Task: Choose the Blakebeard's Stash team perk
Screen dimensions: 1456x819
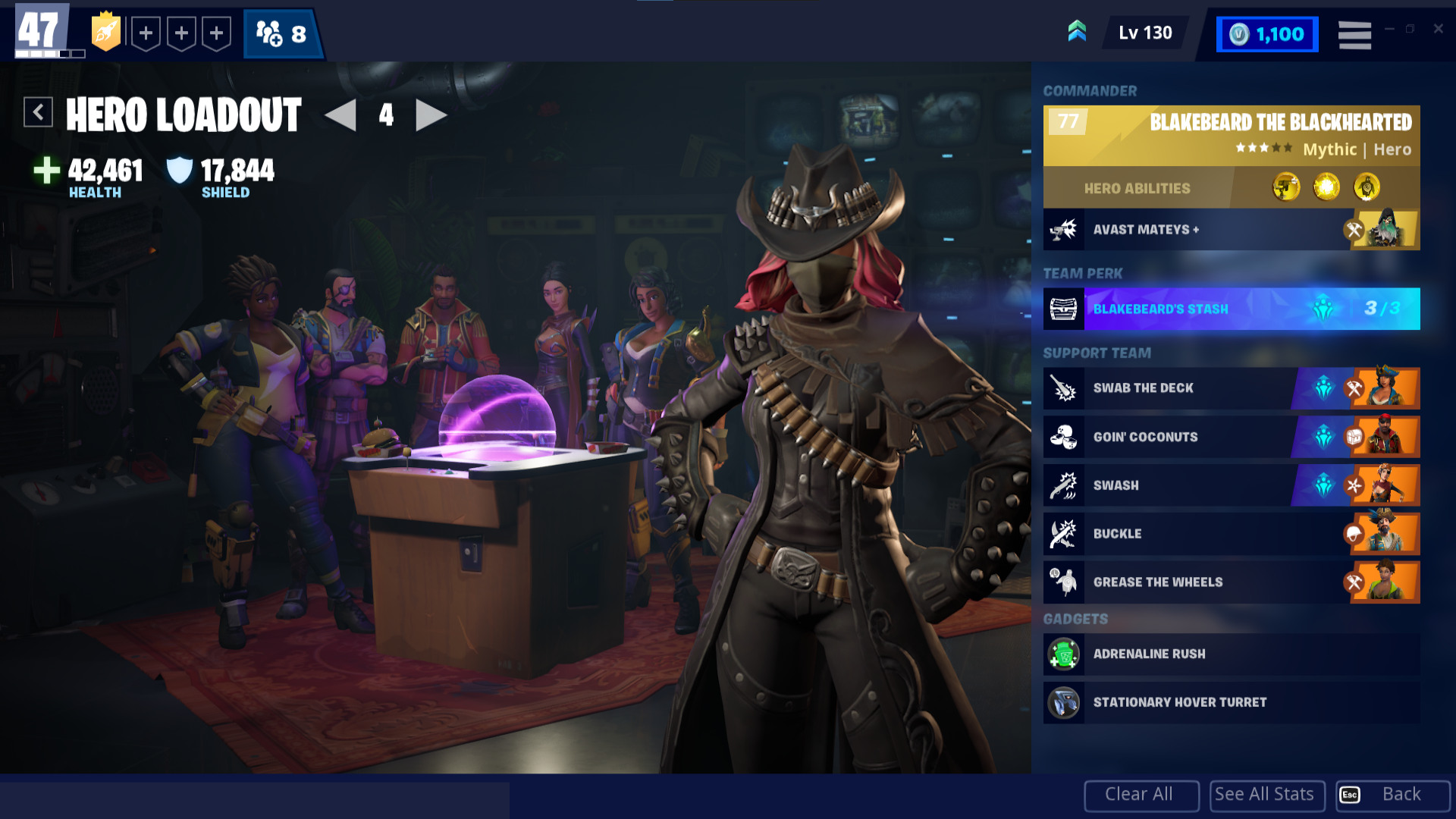Action: pos(1231,309)
